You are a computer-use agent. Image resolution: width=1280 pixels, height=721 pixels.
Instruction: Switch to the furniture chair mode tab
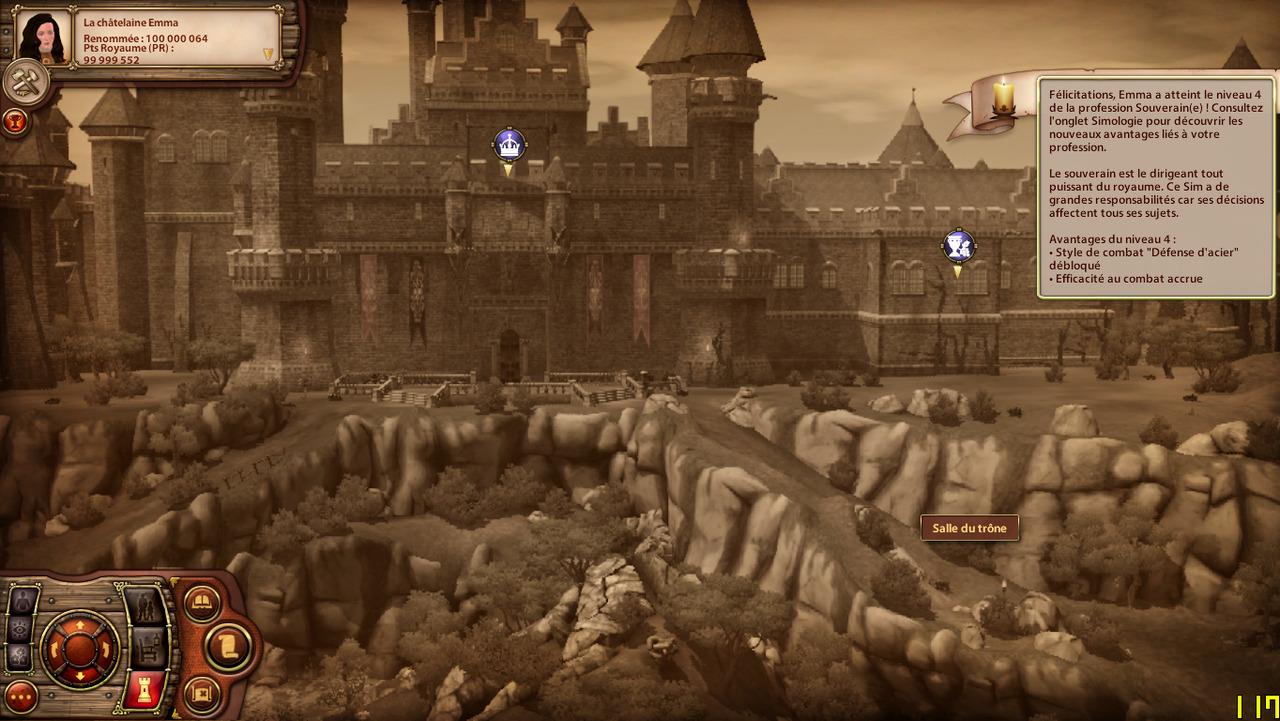point(146,647)
